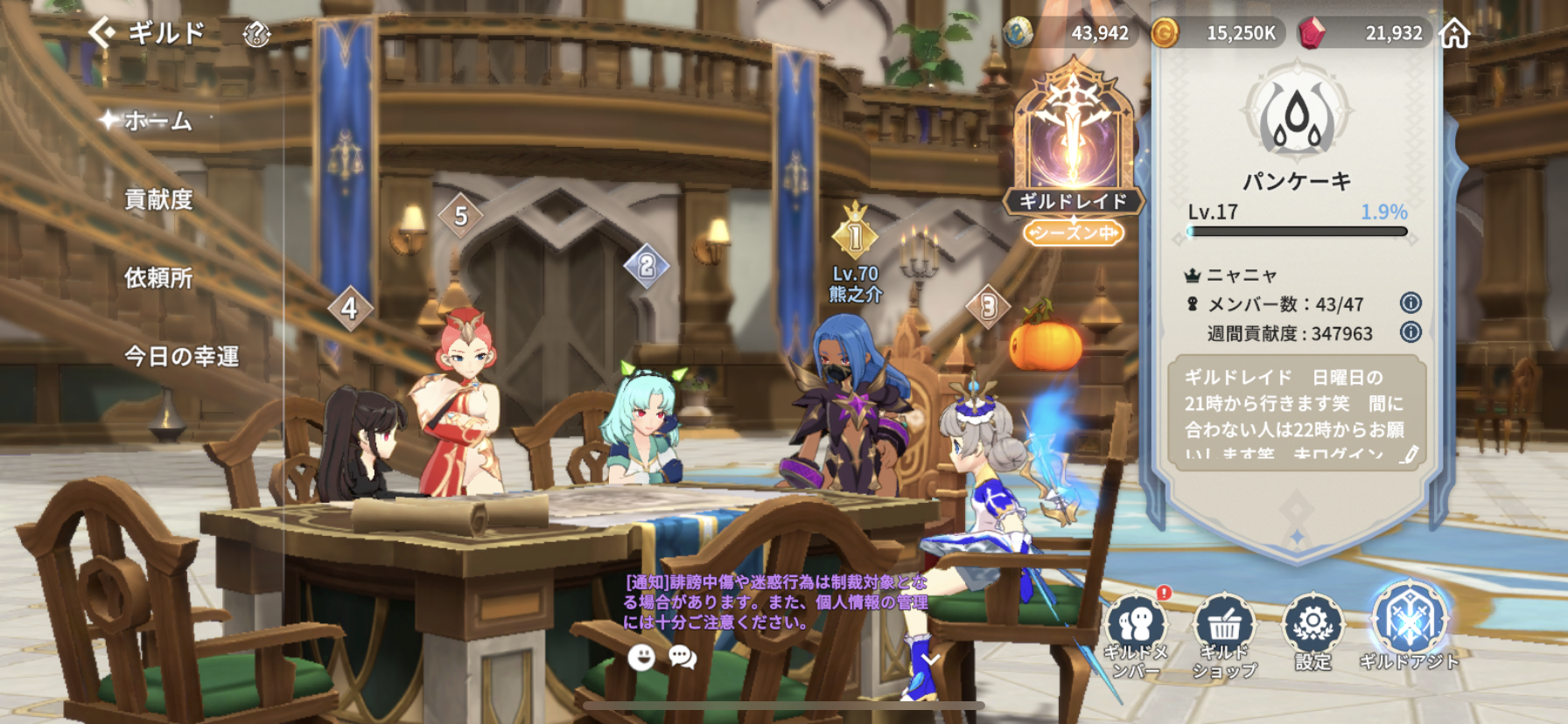Go back from the ギルド screen
The height and width of the screenshot is (724, 1568).
[102, 33]
